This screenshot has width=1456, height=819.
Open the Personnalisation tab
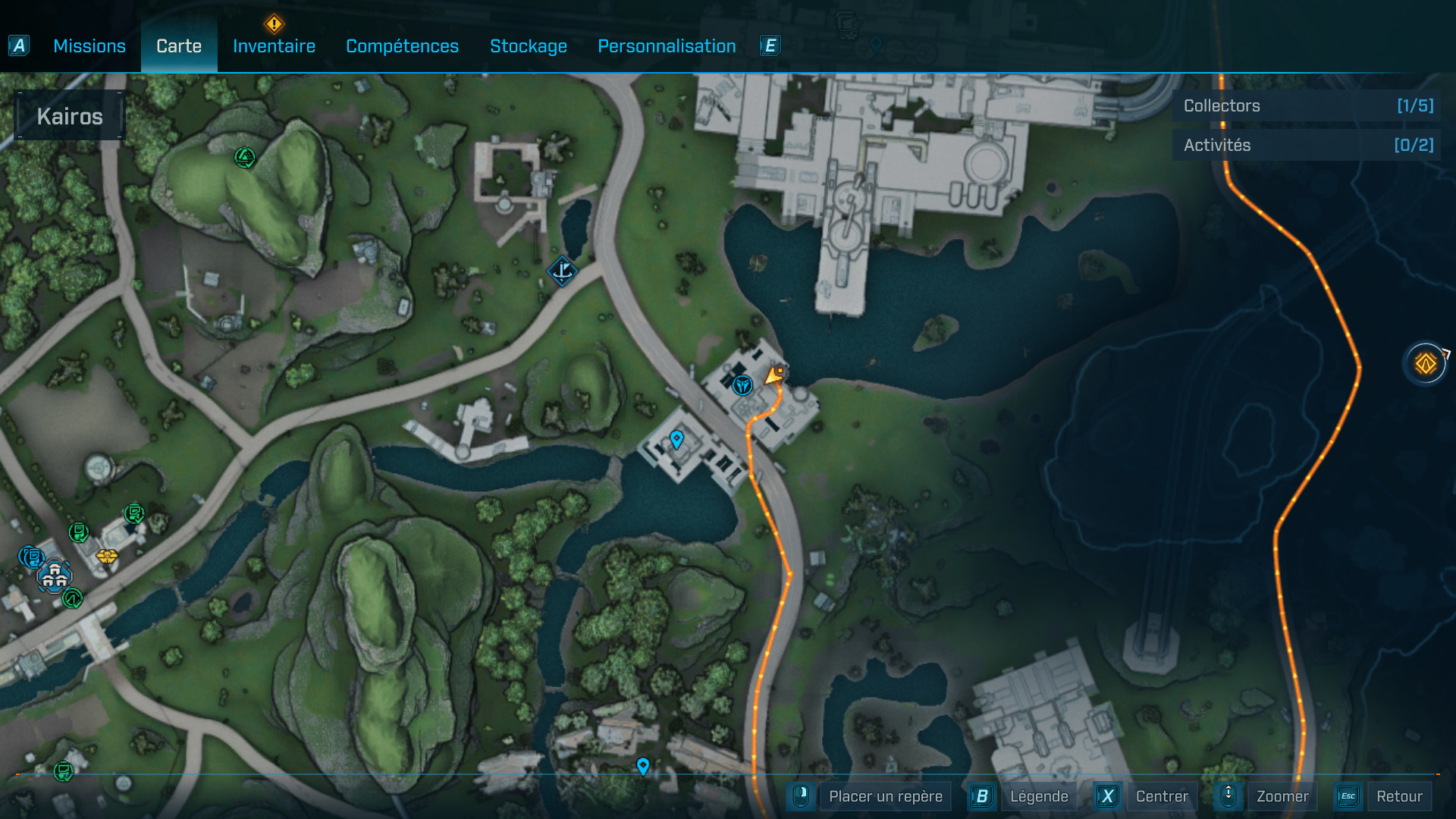(667, 46)
